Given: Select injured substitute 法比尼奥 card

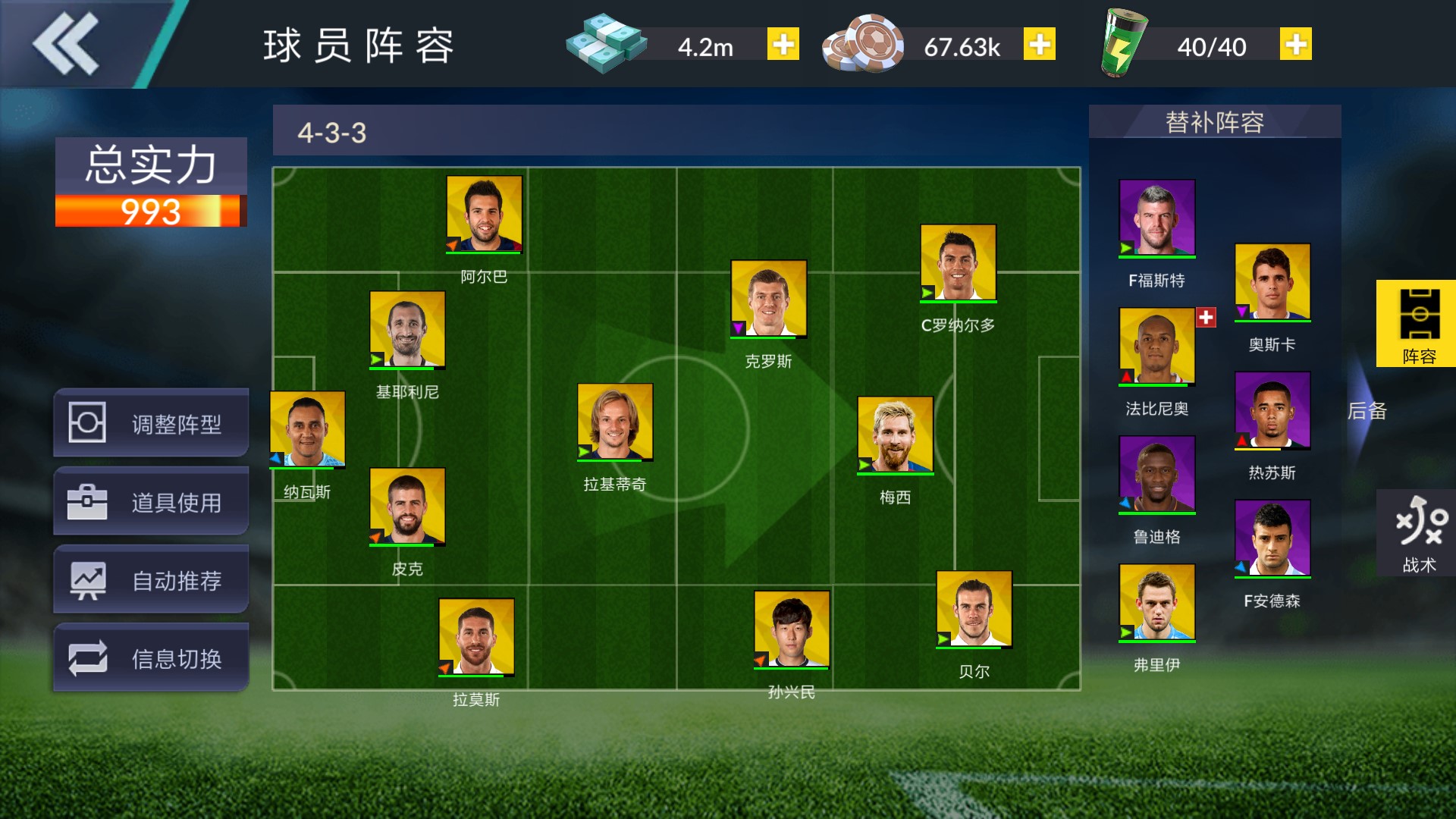Looking at the screenshot, I should pyautogui.click(x=1156, y=346).
